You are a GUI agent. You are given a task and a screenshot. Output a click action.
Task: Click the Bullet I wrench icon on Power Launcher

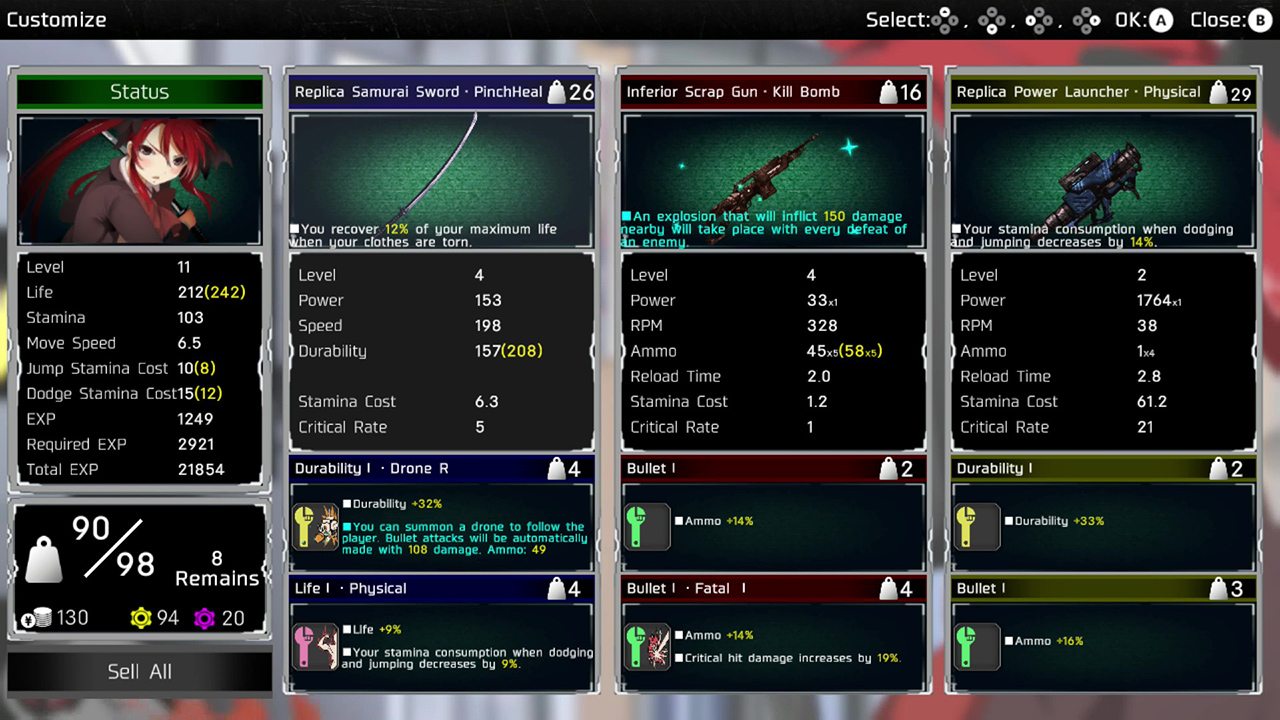977,646
